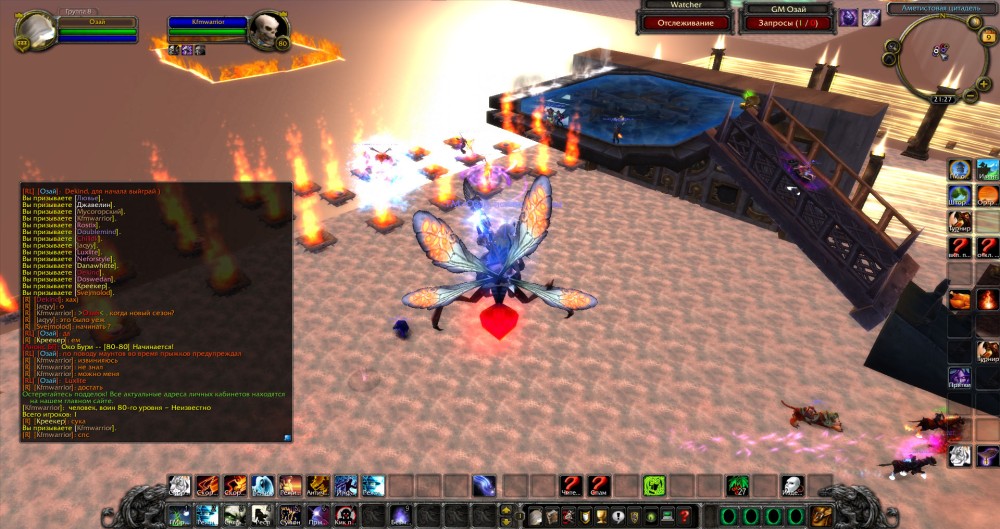Image resolution: width=1000 pixels, height=529 pixels.
Task: Activate the green face ability icon
Action: [654, 486]
